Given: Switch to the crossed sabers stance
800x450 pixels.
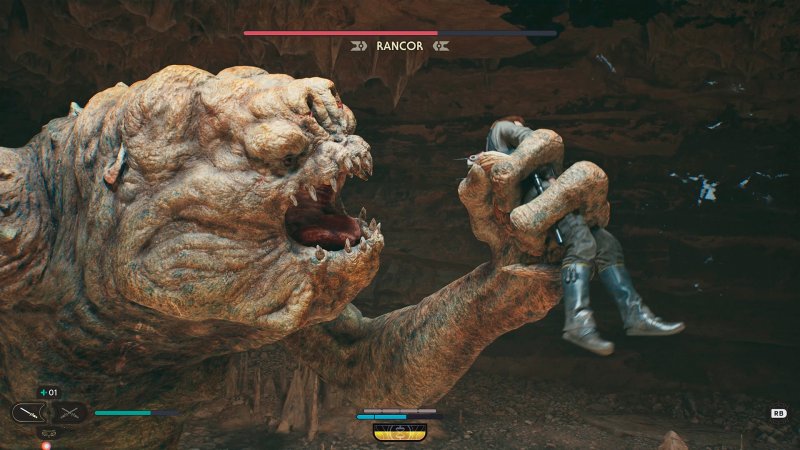Looking at the screenshot, I should point(69,412).
